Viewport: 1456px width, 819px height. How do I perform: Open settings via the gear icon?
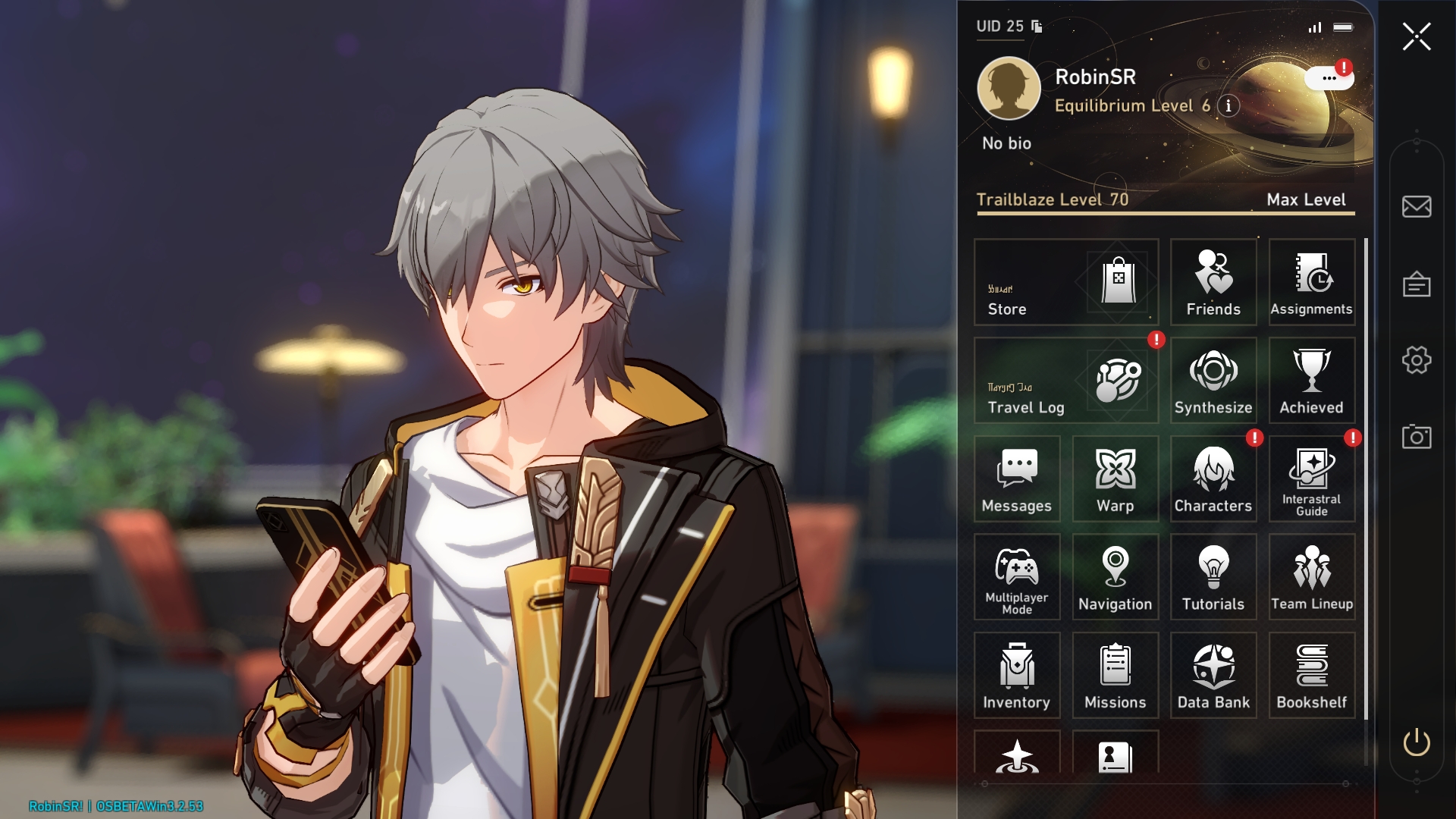tap(1416, 360)
